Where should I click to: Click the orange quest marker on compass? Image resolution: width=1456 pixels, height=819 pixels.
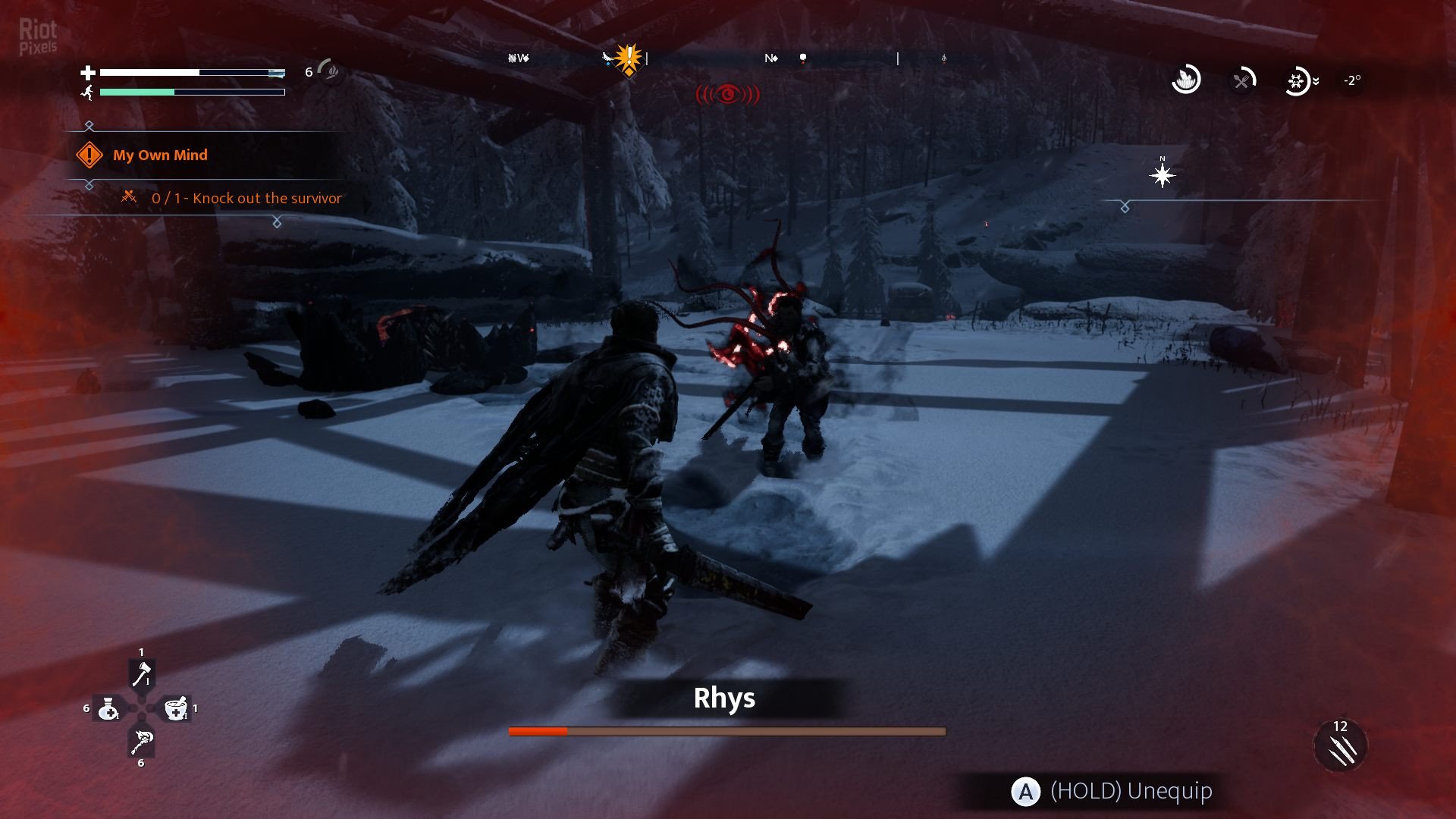tap(629, 60)
